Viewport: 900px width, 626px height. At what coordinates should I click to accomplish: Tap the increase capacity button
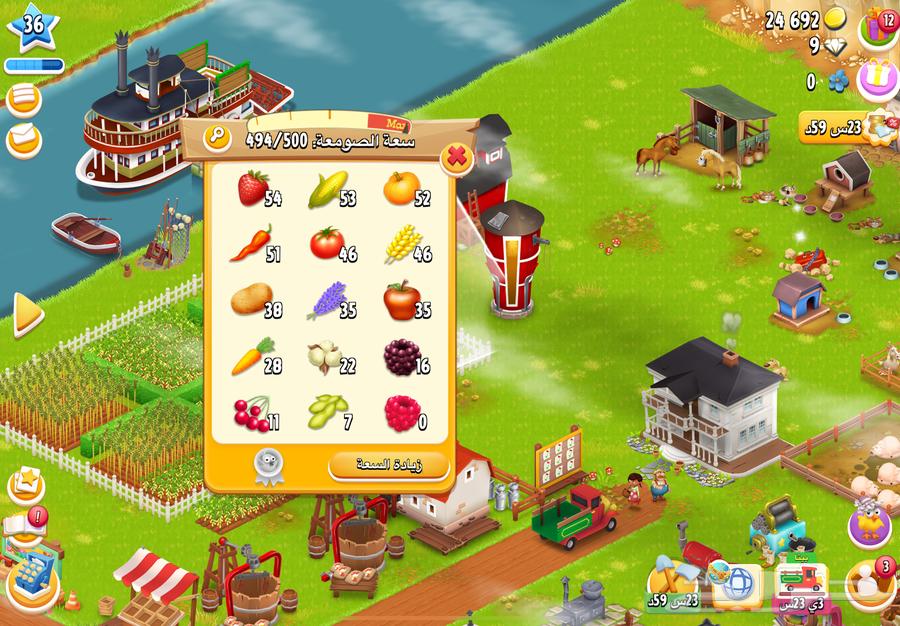tap(389, 465)
